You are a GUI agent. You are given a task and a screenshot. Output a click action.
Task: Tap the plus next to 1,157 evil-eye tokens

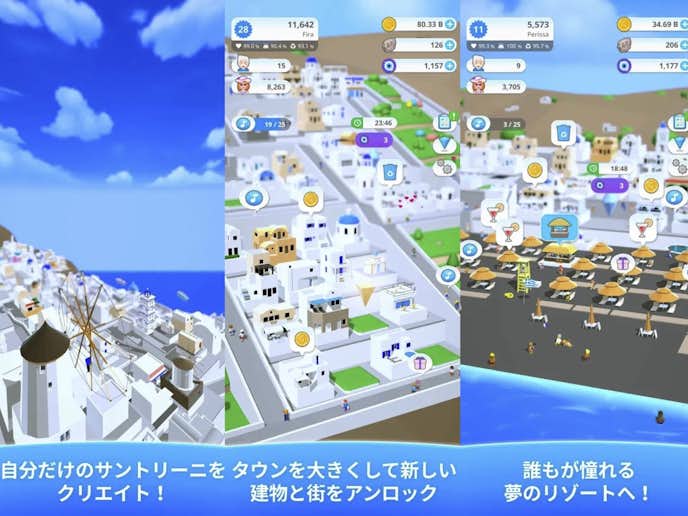point(450,65)
